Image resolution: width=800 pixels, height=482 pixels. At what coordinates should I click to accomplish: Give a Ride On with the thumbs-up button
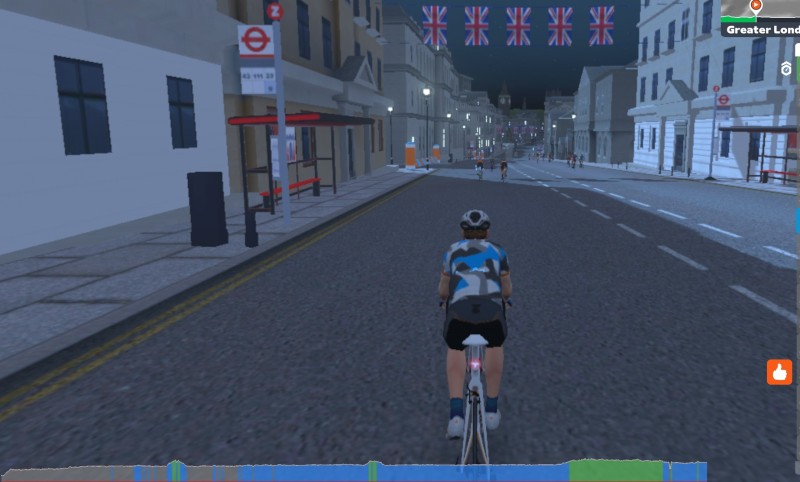pyautogui.click(x=779, y=372)
